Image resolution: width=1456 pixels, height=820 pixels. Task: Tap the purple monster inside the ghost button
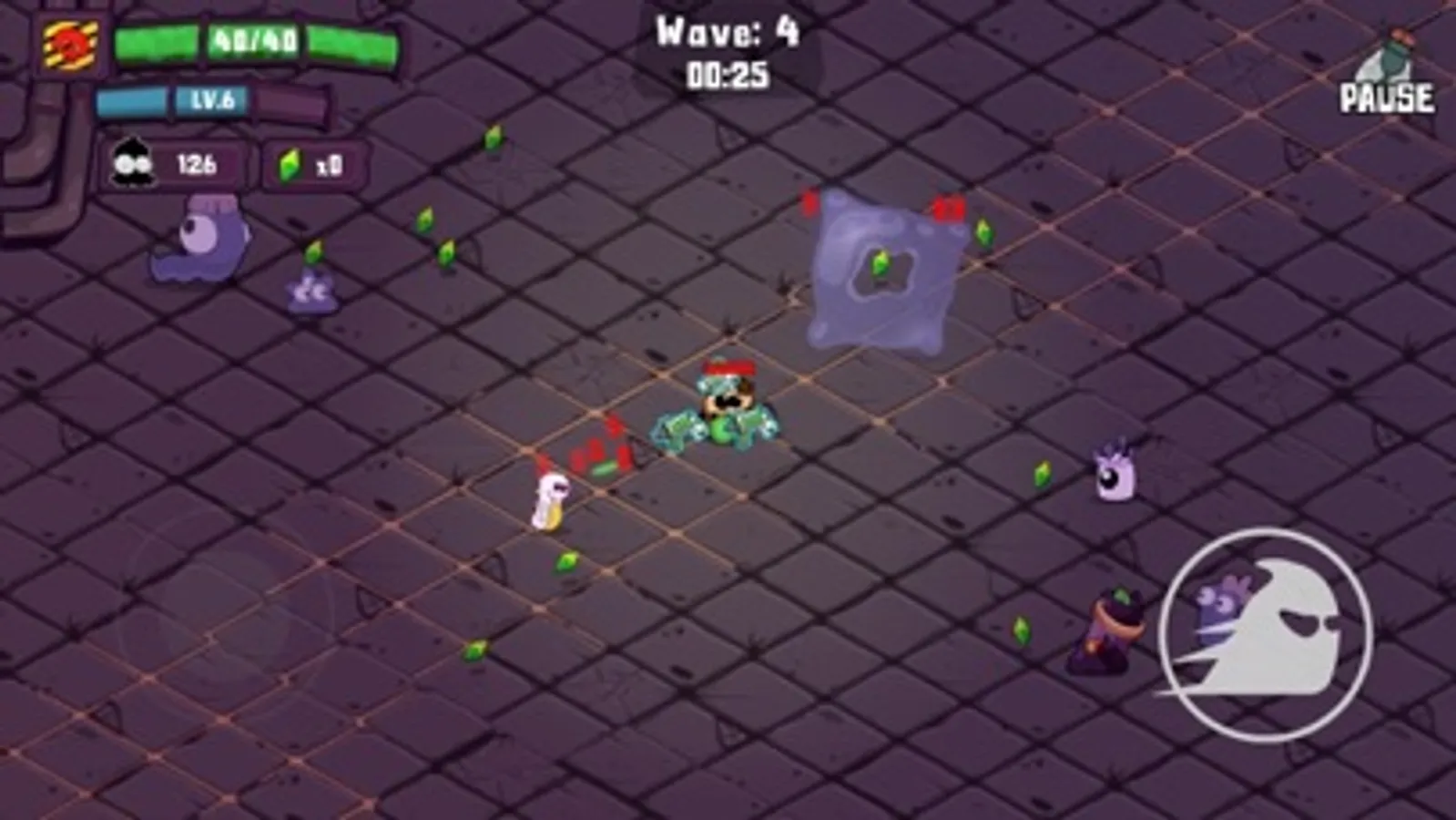point(1225,609)
